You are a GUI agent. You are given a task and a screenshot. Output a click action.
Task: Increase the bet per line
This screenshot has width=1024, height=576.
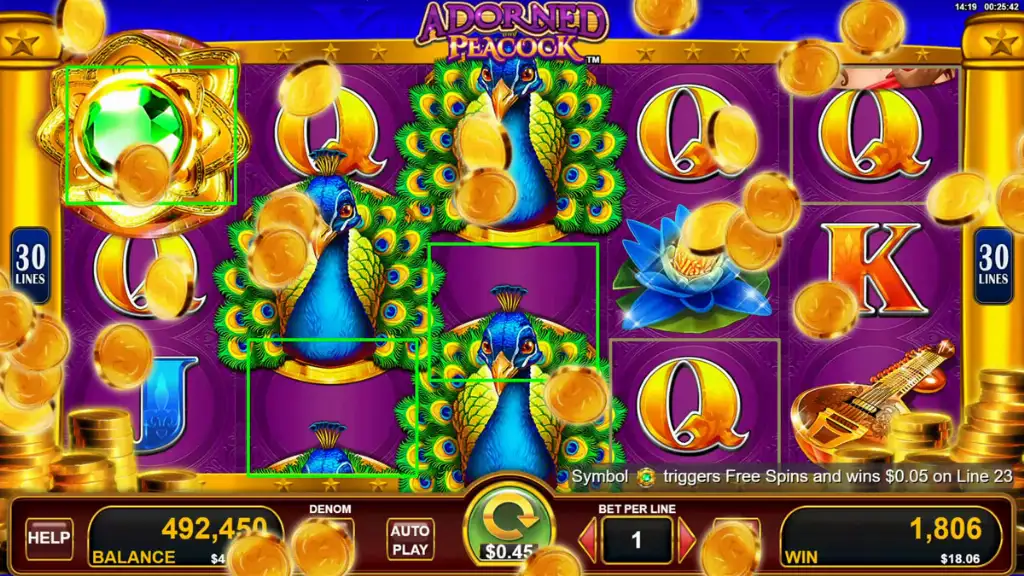pyautogui.click(x=687, y=540)
